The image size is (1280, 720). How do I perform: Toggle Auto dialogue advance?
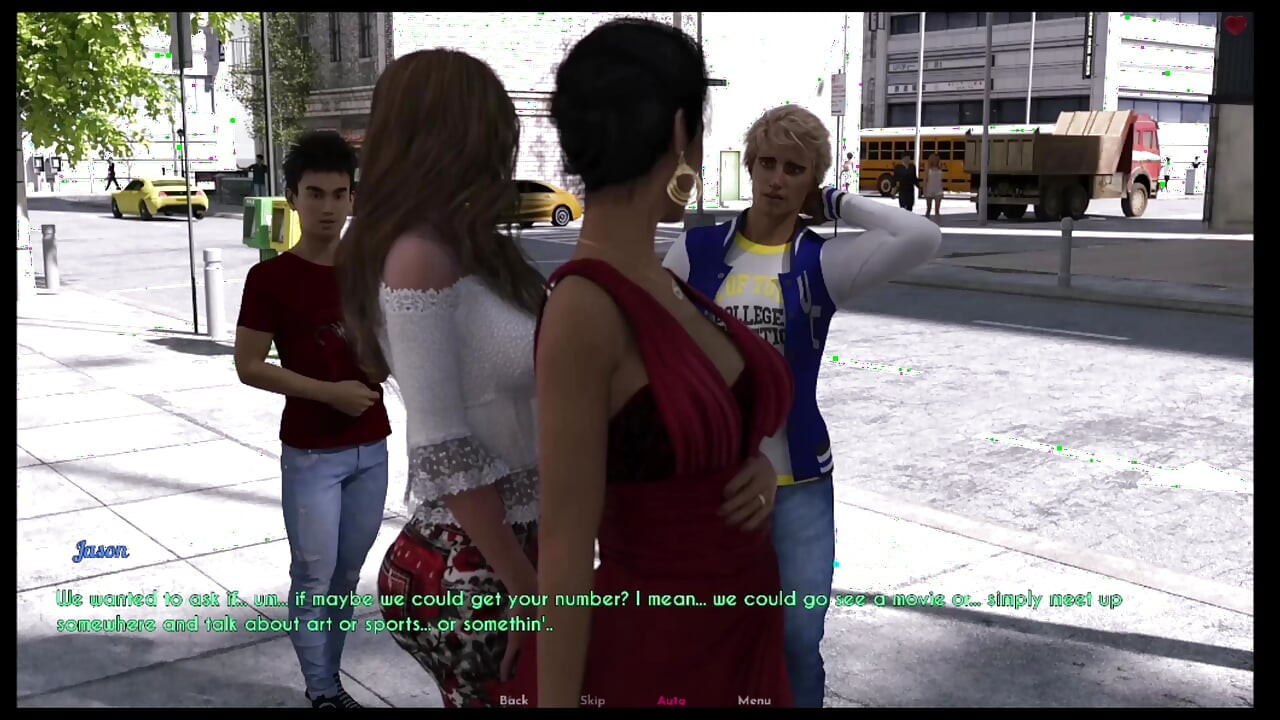click(671, 700)
